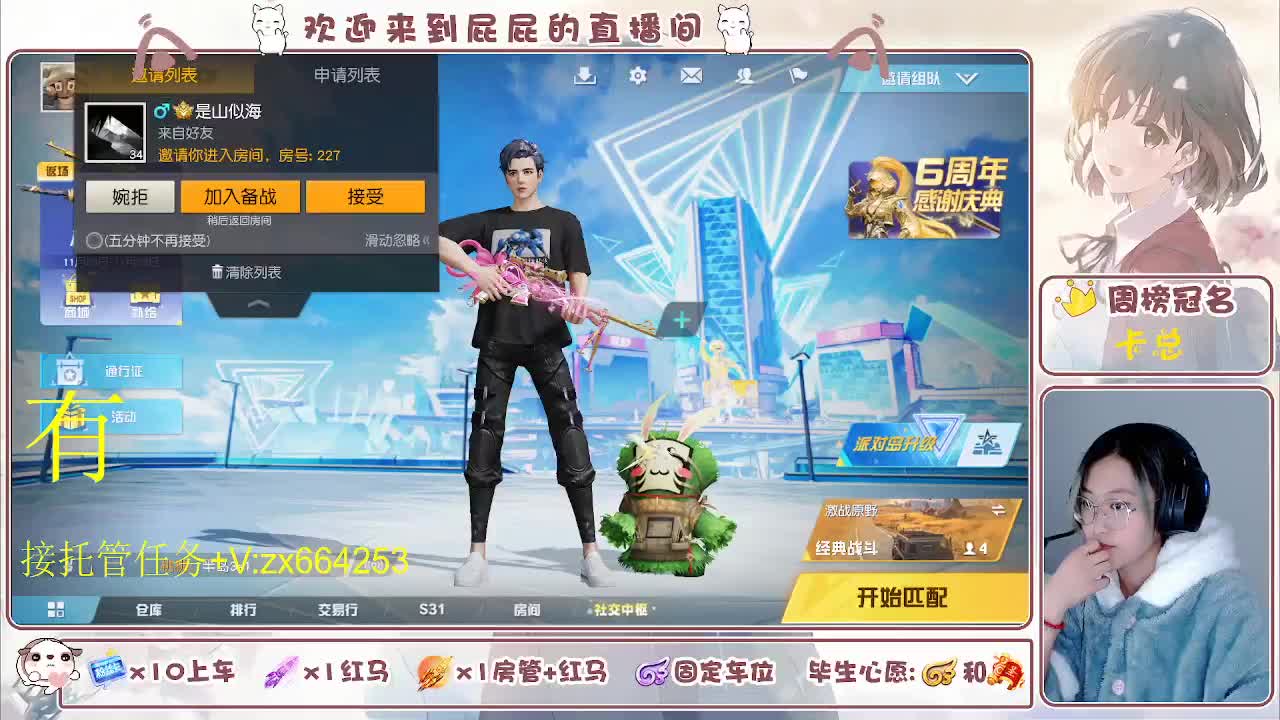The width and height of the screenshot is (1280, 720).
Task: Expand the 邀请组队 dropdown chevron
Action: coord(965,76)
